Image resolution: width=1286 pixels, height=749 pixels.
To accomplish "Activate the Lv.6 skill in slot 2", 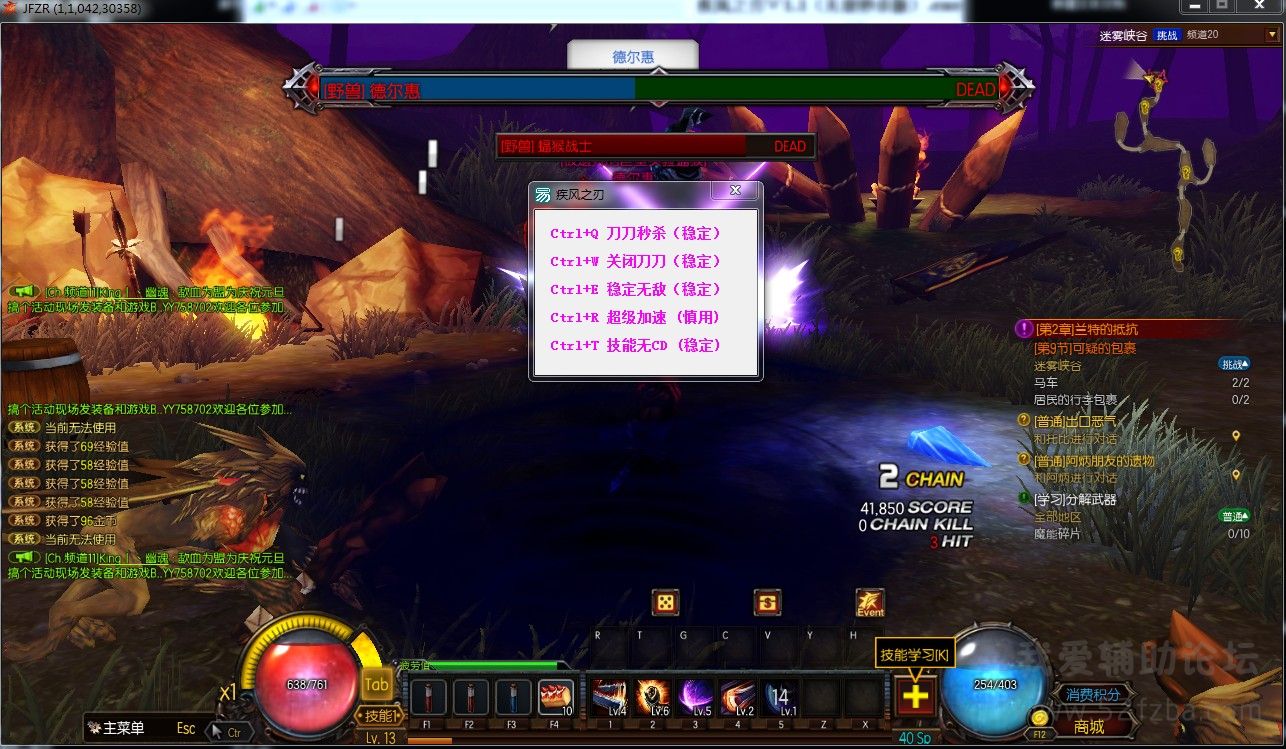I will [x=653, y=696].
